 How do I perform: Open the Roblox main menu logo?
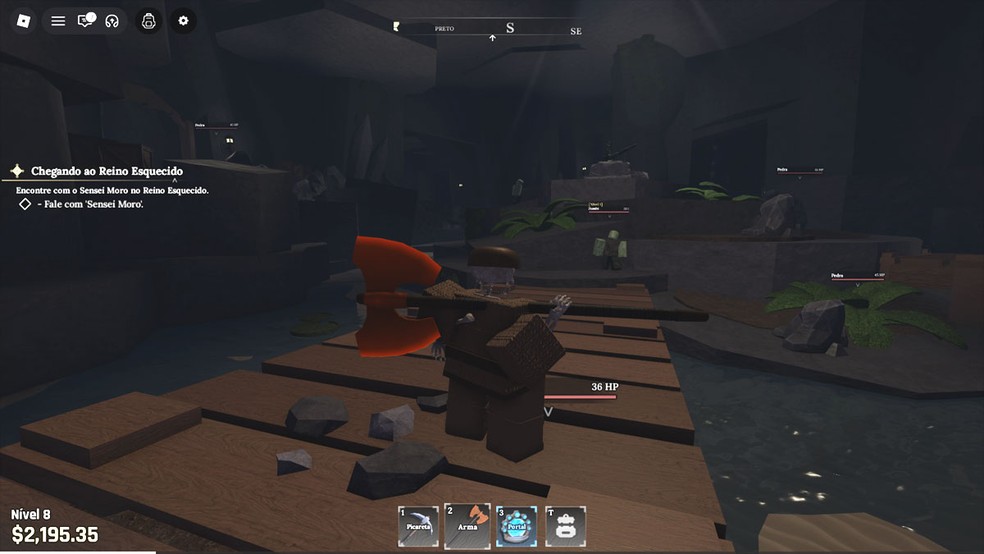click(25, 20)
